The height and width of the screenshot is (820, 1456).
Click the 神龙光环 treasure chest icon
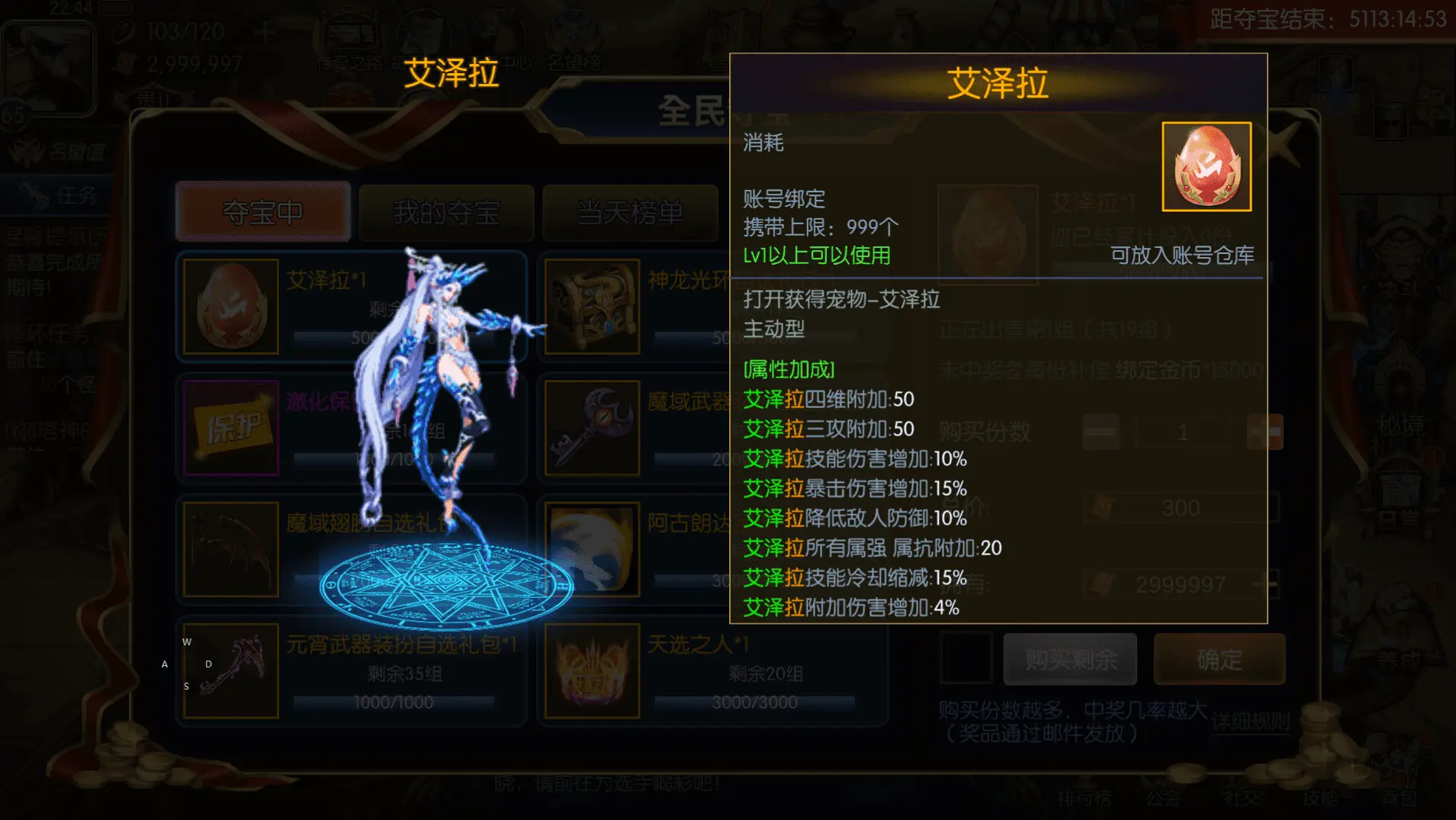pyautogui.click(x=592, y=305)
